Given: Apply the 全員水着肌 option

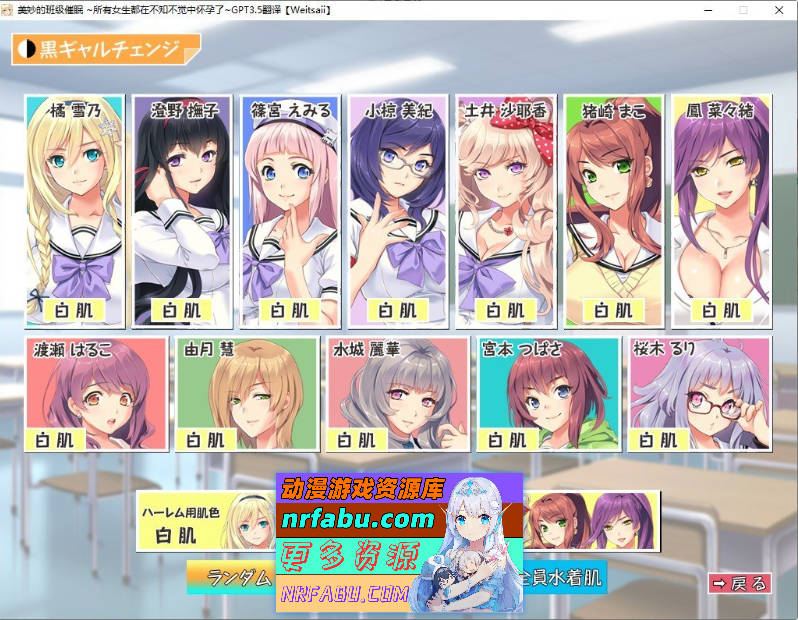Looking at the screenshot, I should [x=565, y=578].
